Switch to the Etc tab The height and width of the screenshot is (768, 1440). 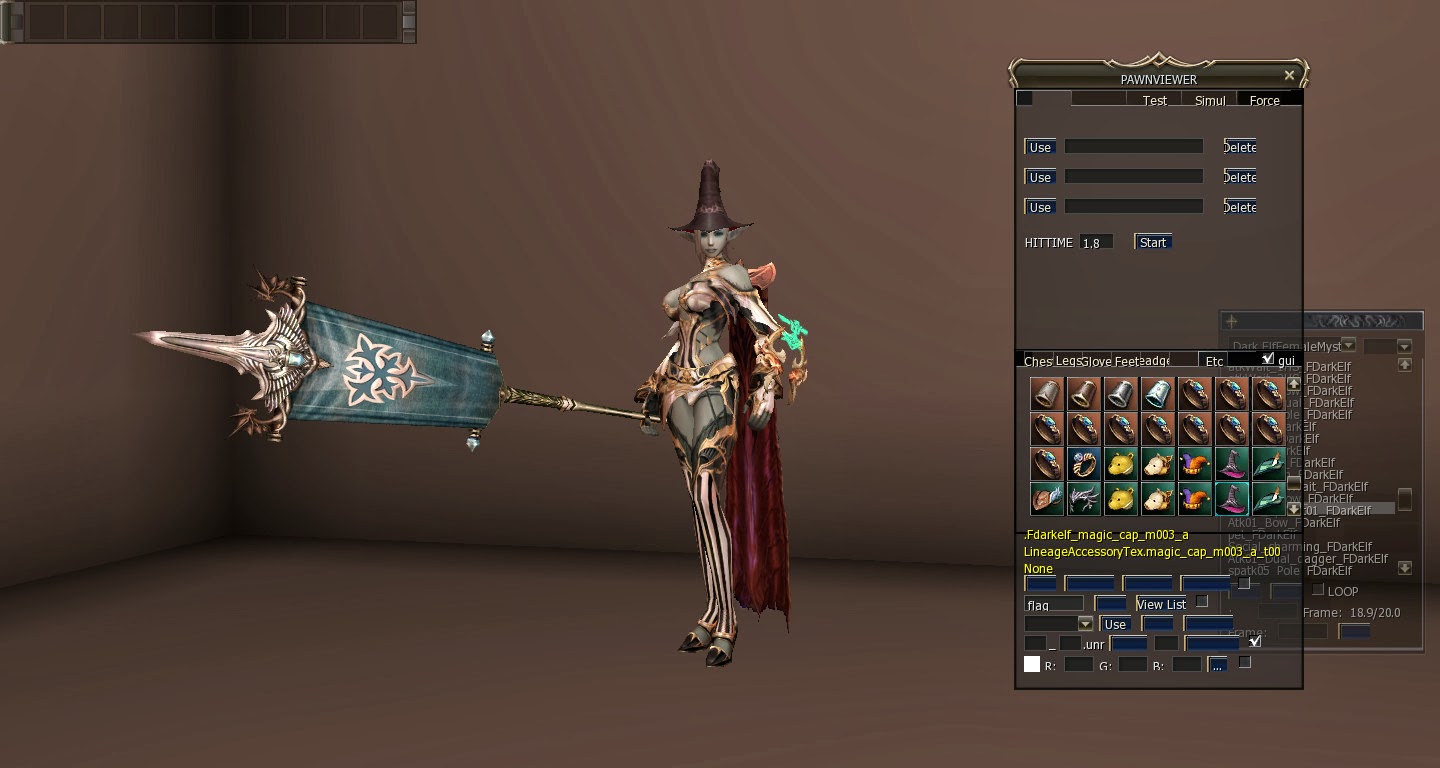tap(1213, 361)
